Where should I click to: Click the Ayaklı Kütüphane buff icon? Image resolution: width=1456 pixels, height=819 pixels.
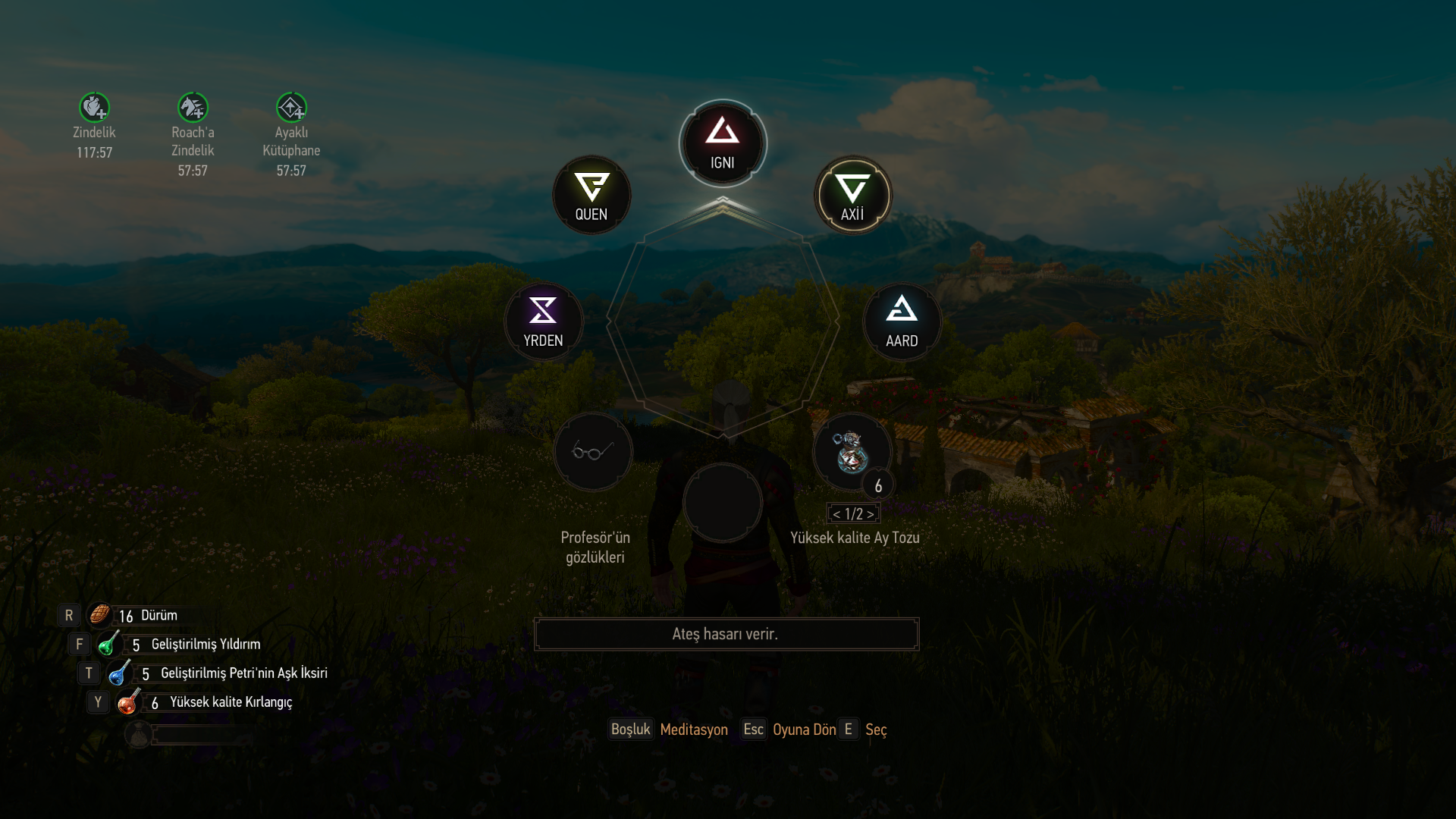(x=291, y=108)
